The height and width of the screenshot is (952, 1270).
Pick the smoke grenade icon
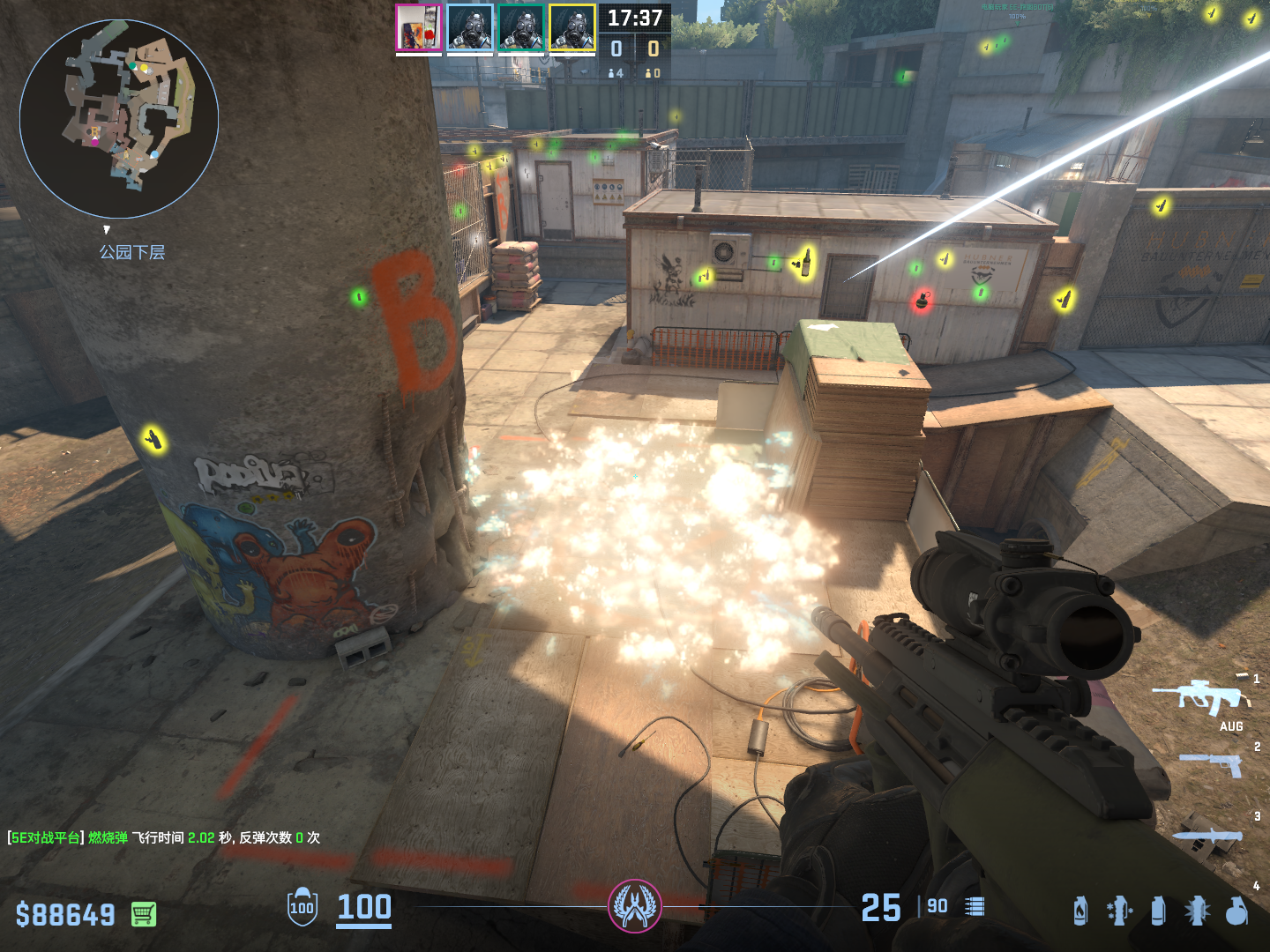pyautogui.click(x=1158, y=911)
